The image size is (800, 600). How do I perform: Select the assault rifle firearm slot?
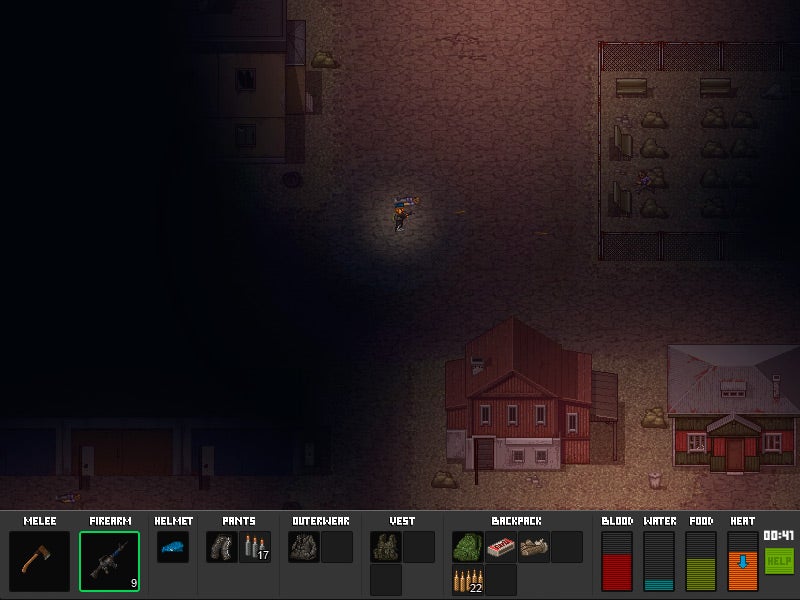click(110, 560)
